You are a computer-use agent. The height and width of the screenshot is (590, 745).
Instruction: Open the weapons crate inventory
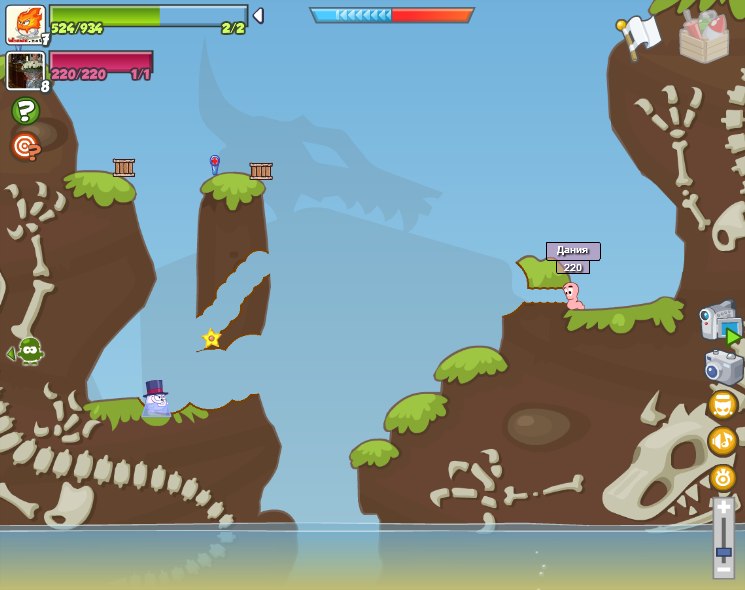tap(704, 38)
